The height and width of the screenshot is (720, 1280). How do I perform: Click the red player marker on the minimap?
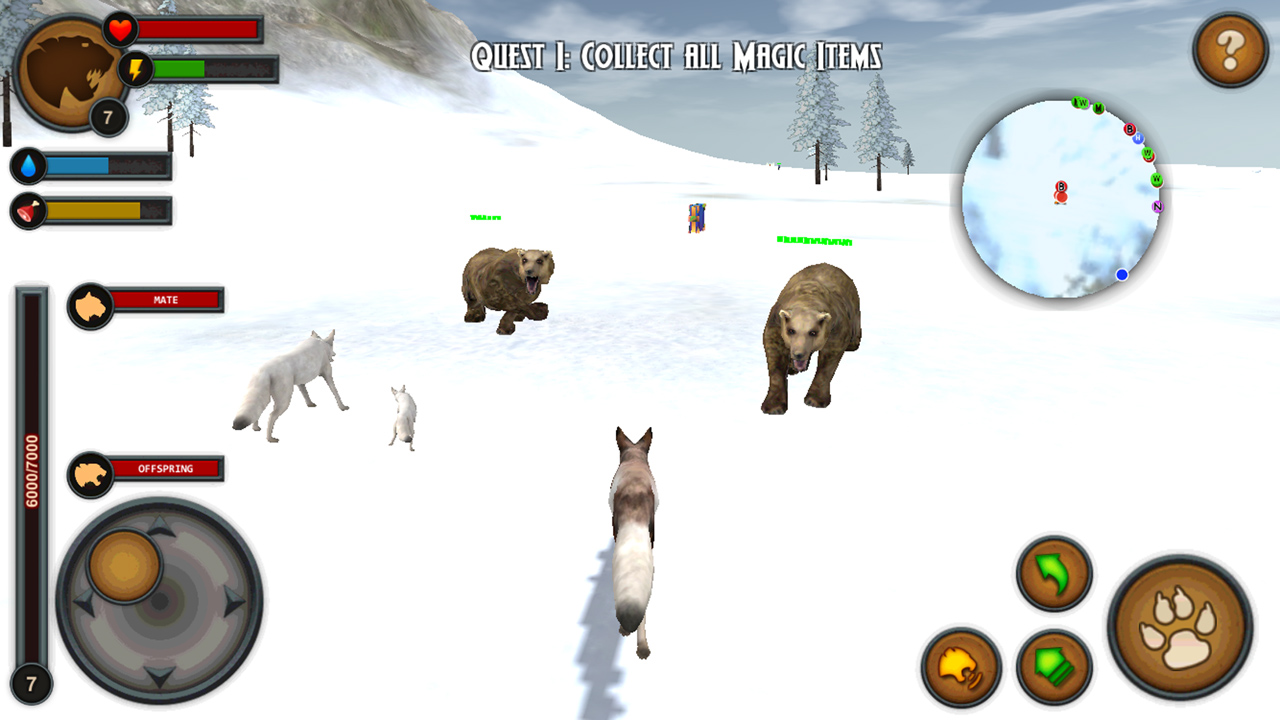[1059, 192]
